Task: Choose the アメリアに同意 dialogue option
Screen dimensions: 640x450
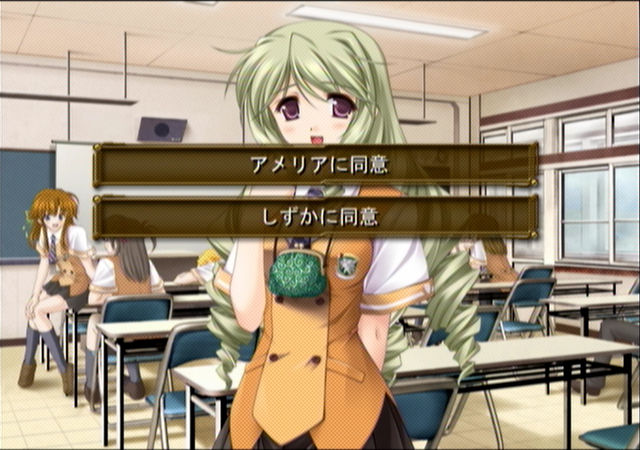Action: [315, 164]
